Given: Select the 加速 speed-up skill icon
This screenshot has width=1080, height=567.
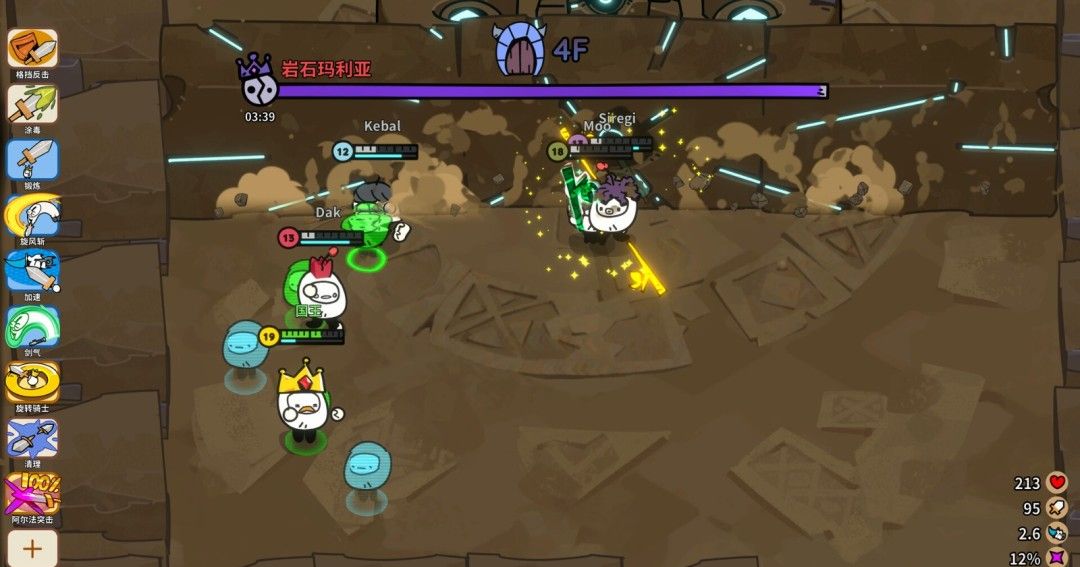Looking at the screenshot, I should pos(33,271).
